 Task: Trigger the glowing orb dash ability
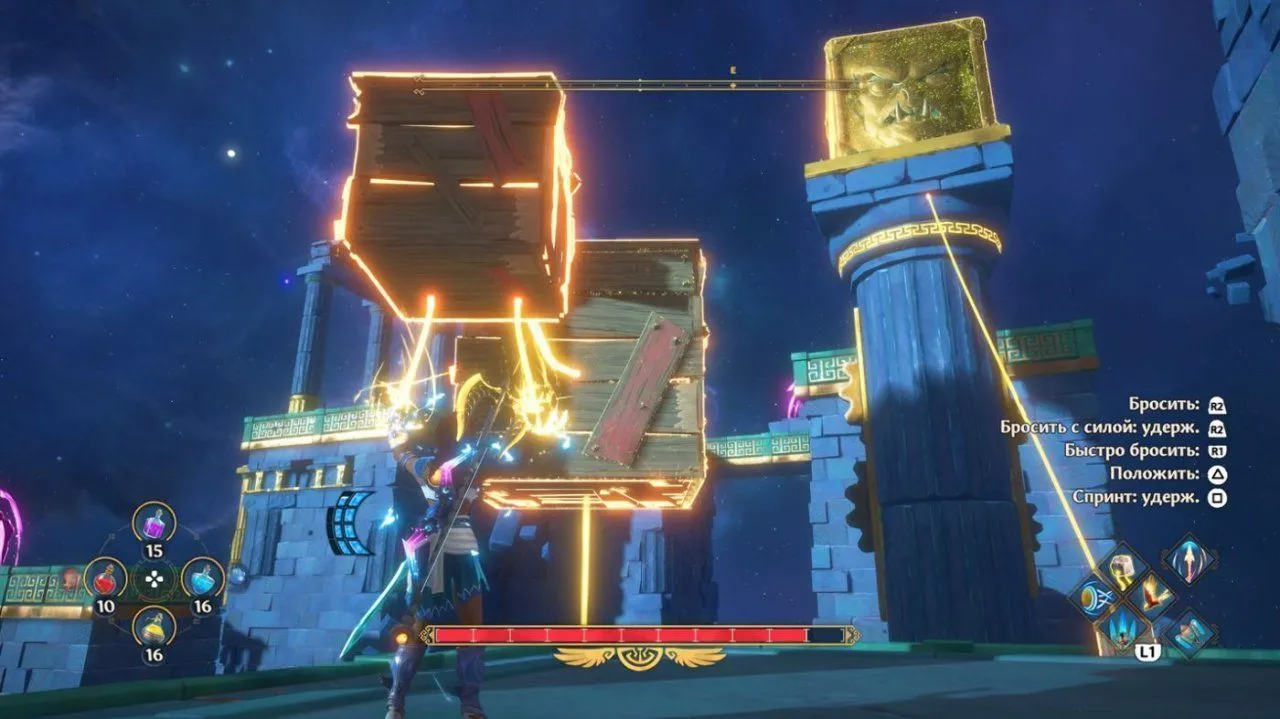click(x=1091, y=598)
